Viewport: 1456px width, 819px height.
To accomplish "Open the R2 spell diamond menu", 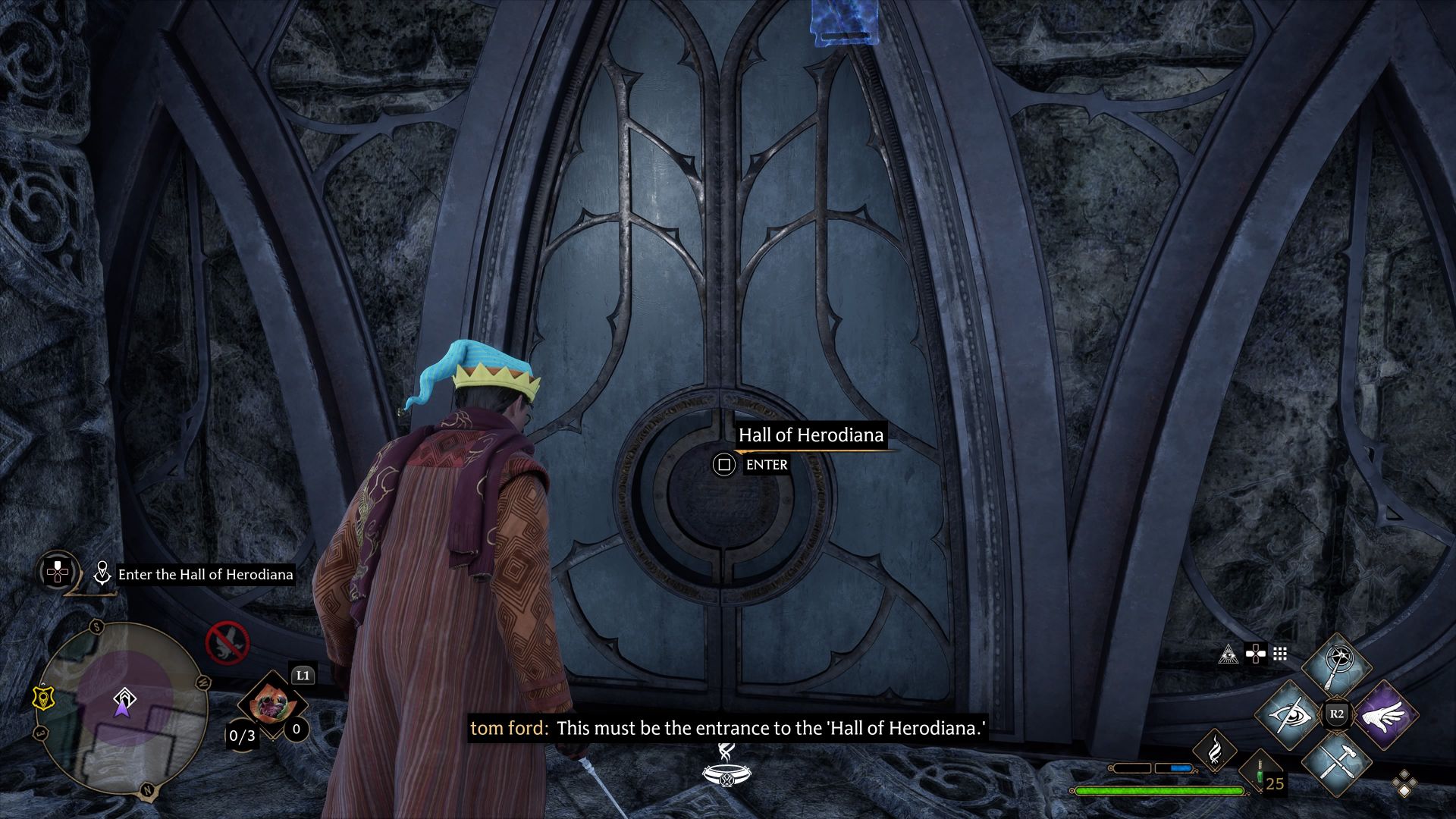I will (1337, 713).
